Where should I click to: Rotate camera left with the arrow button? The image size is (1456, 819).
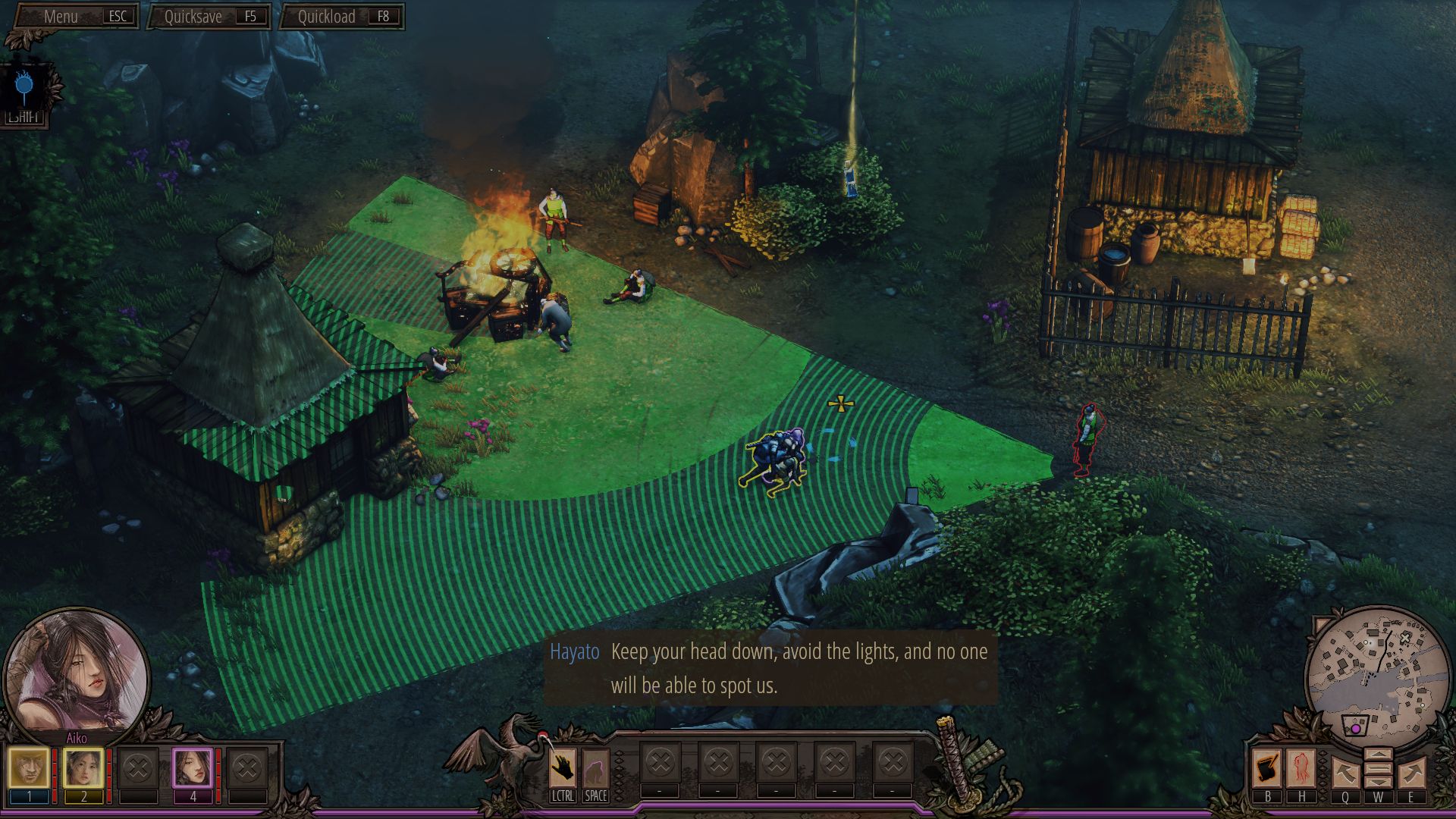pos(1345,773)
